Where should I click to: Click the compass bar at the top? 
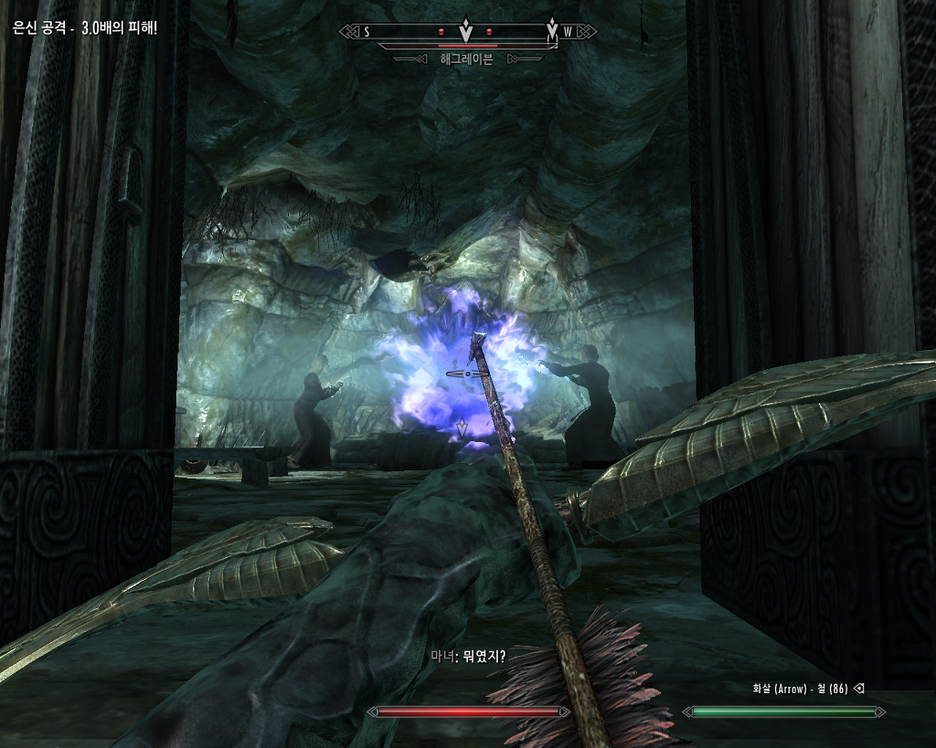(467, 31)
